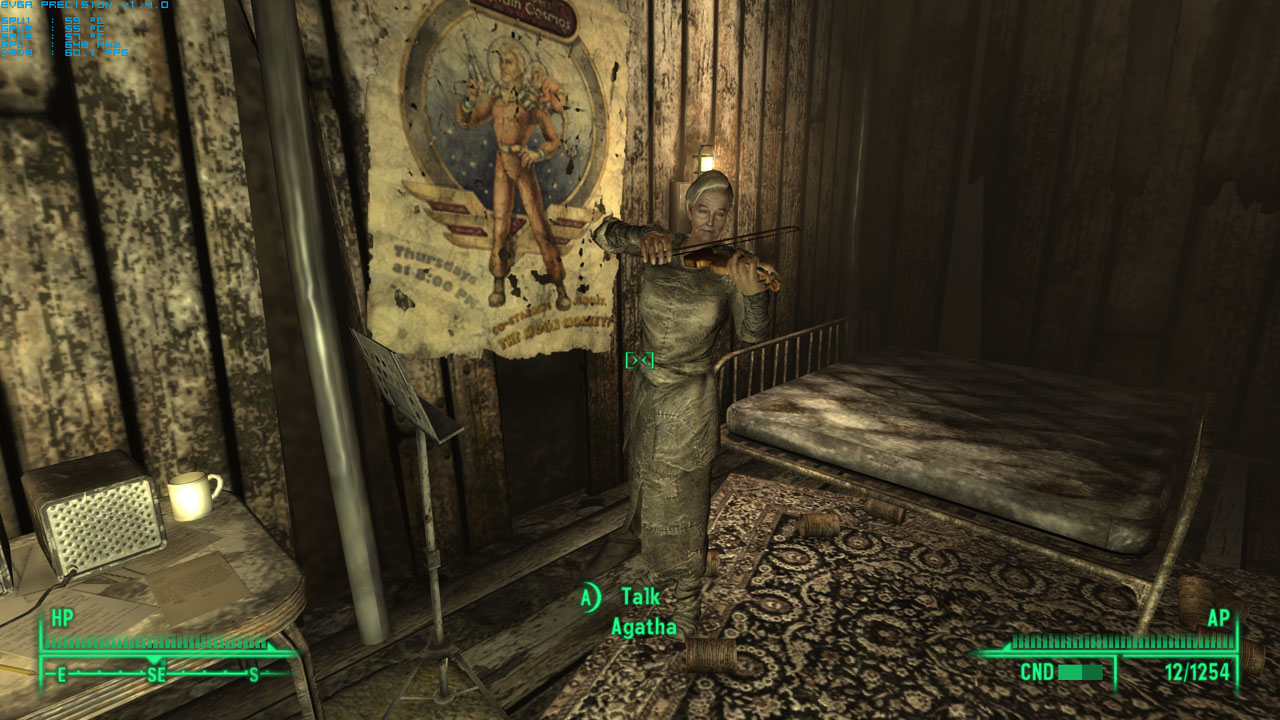The image size is (1280, 720).
Task: Click Agatha's name label
Action: click(643, 624)
